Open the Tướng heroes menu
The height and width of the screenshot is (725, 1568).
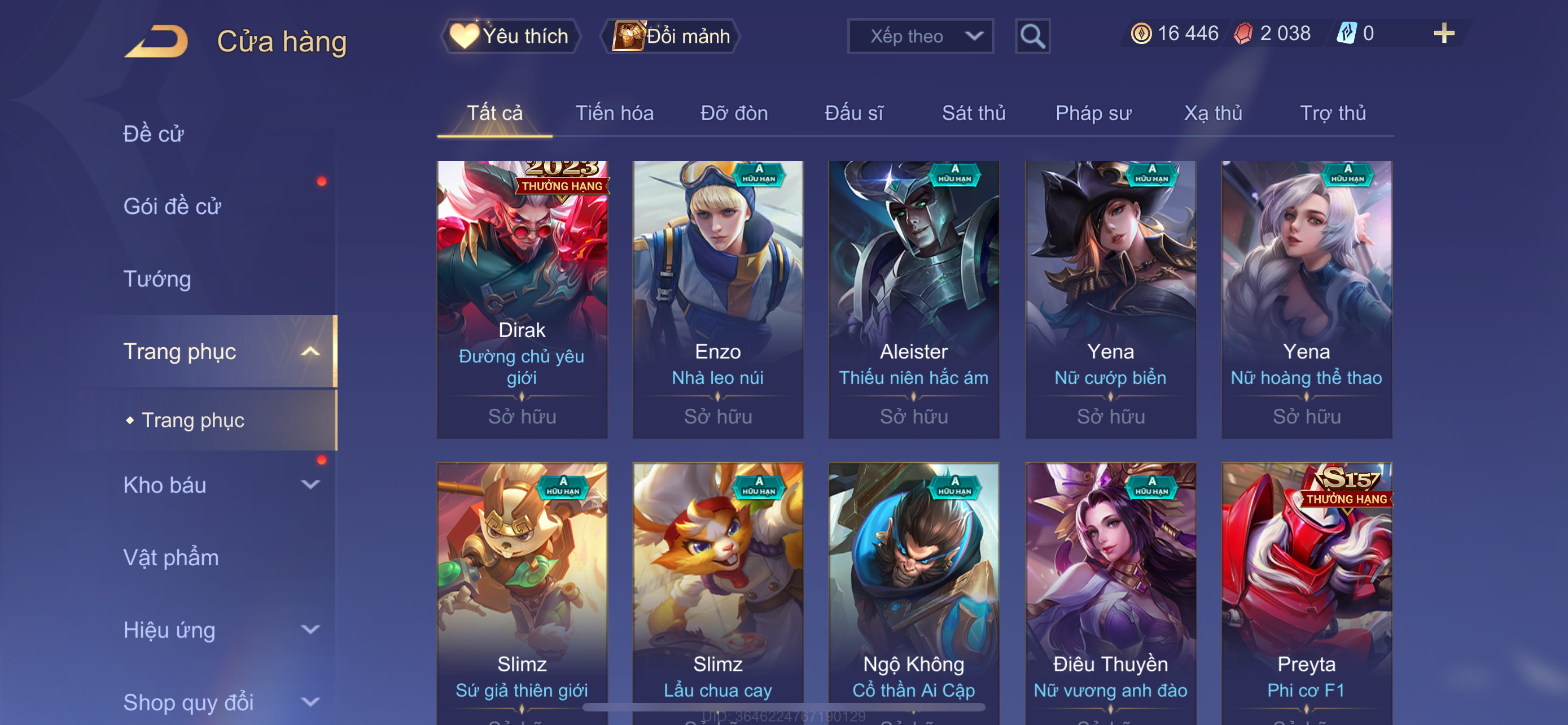(x=157, y=279)
